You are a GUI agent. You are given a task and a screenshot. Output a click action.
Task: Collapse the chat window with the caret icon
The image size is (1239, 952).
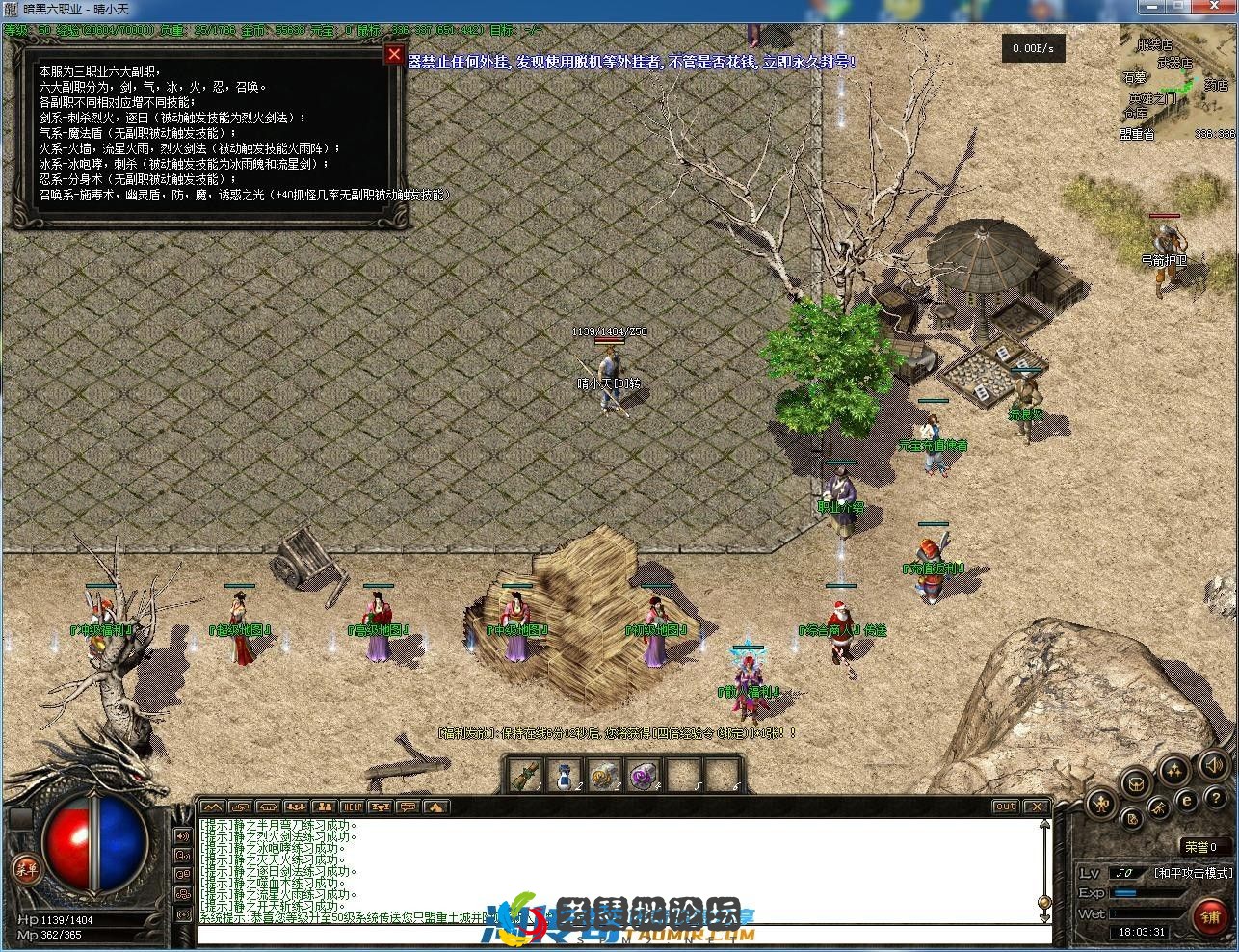point(435,807)
